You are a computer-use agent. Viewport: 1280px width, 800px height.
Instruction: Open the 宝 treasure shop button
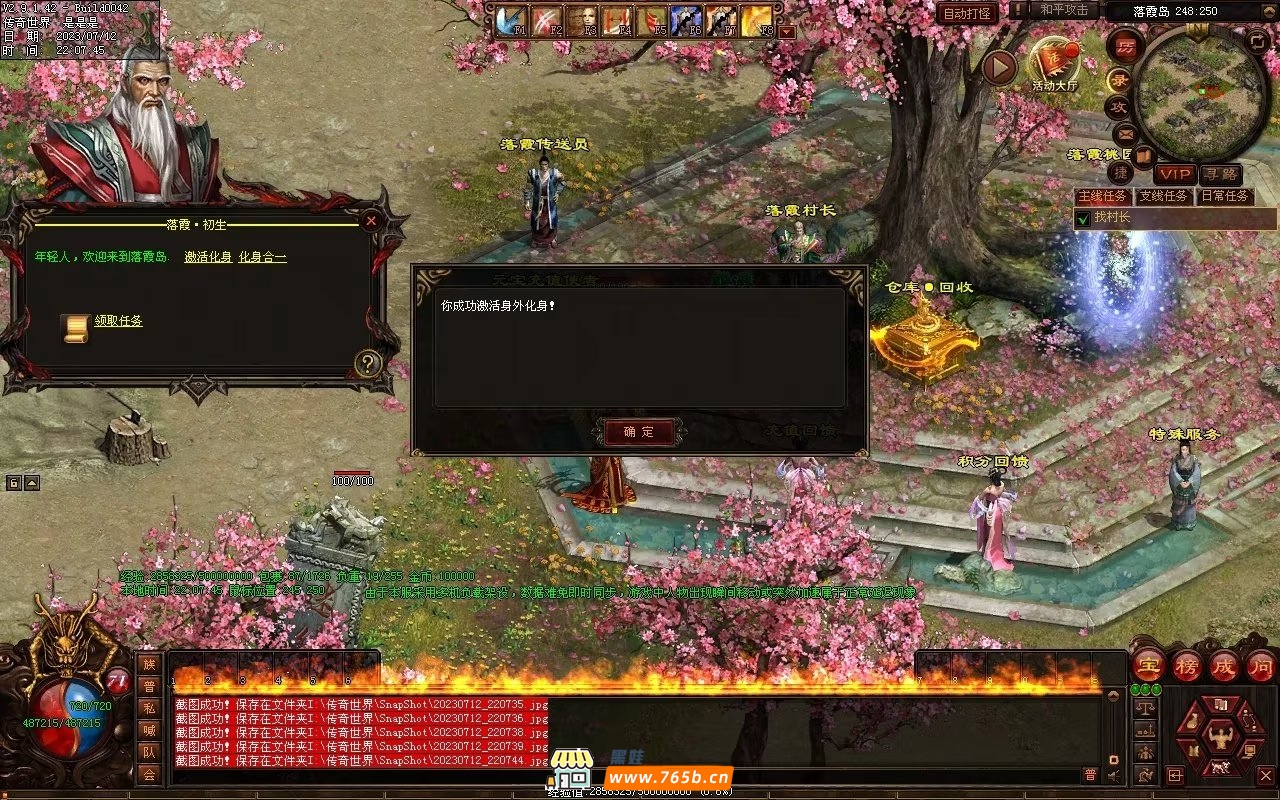[1149, 666]
